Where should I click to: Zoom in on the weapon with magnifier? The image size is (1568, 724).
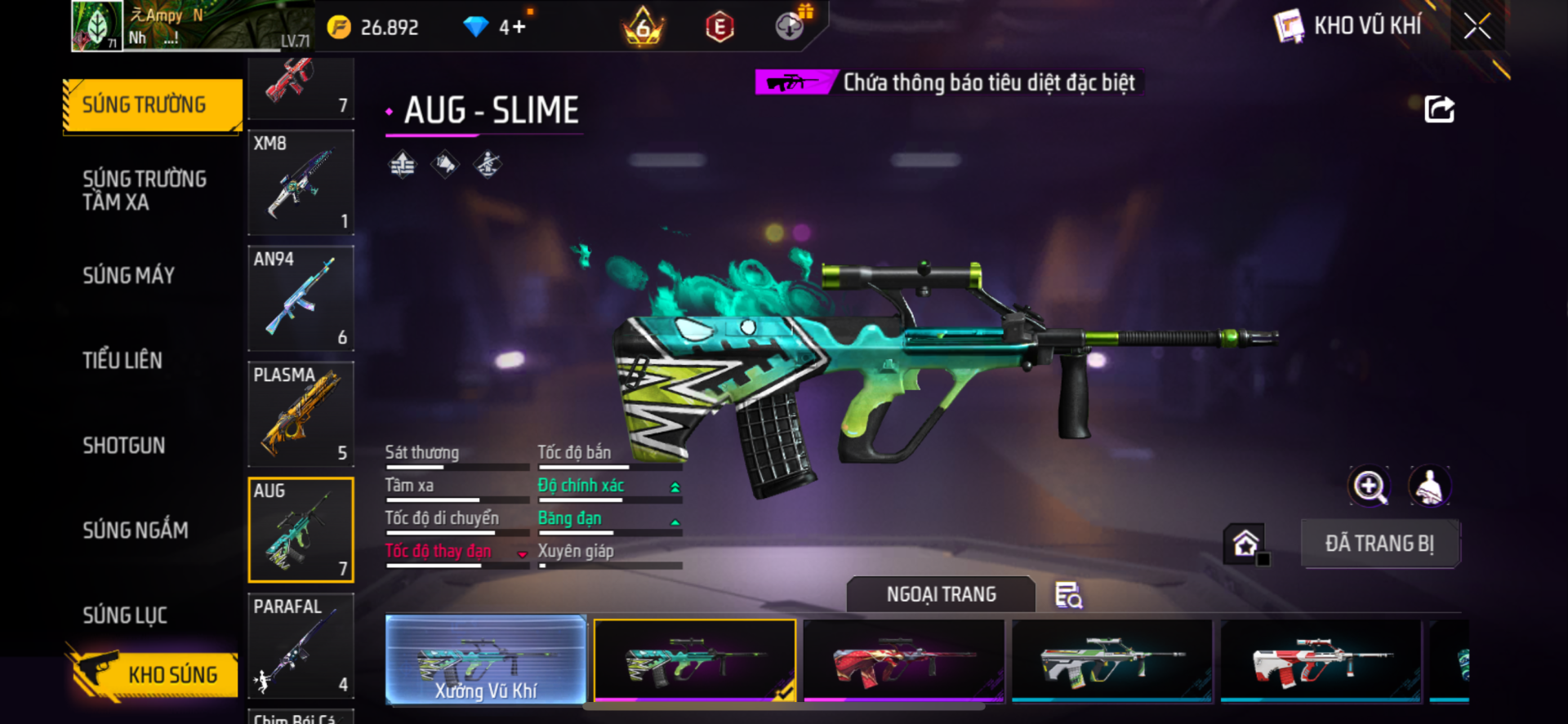[x=1369, y=487]
